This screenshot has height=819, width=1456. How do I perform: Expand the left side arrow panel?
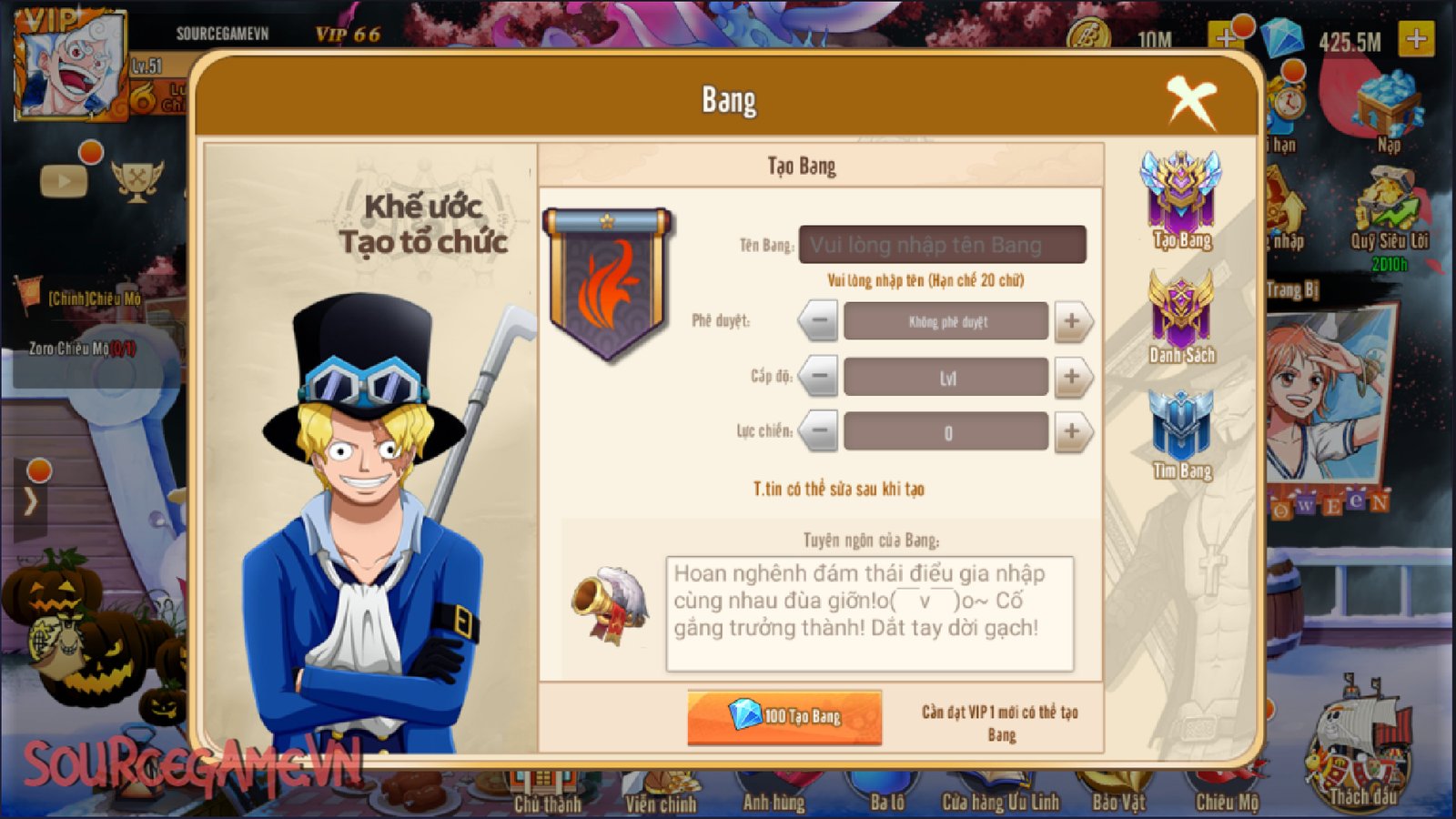(31, 500)
